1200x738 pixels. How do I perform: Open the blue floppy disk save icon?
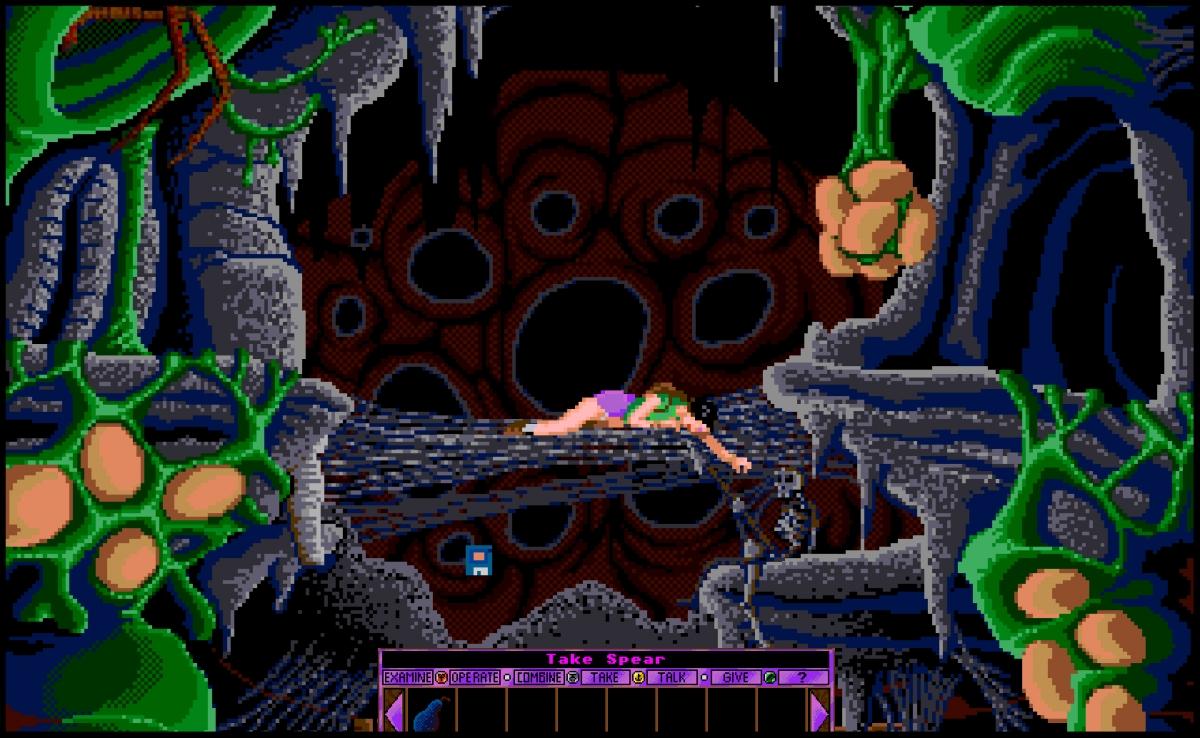click(479, 561)
